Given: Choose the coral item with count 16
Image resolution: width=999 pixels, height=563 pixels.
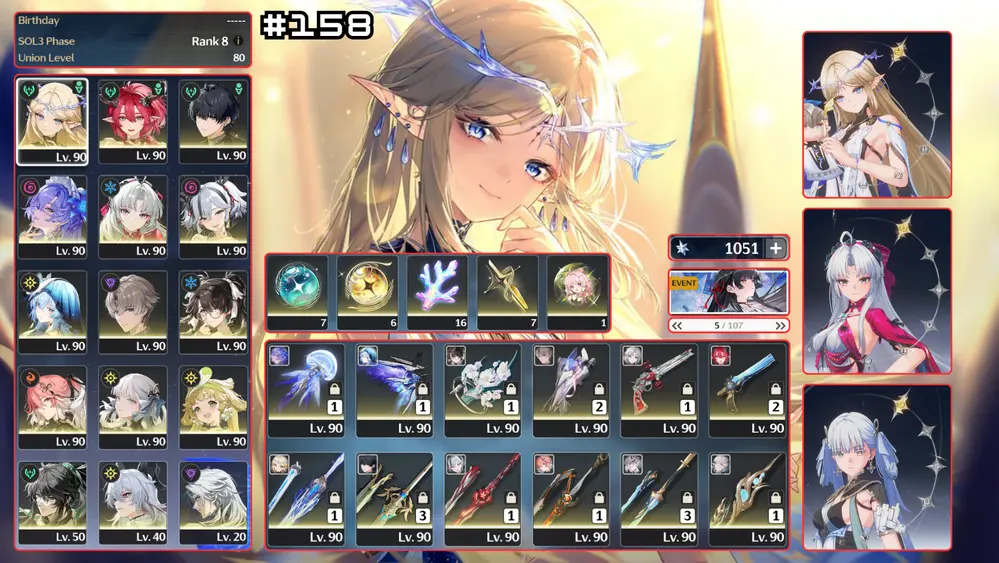Looking at the screenshot, I should (439, 292).
